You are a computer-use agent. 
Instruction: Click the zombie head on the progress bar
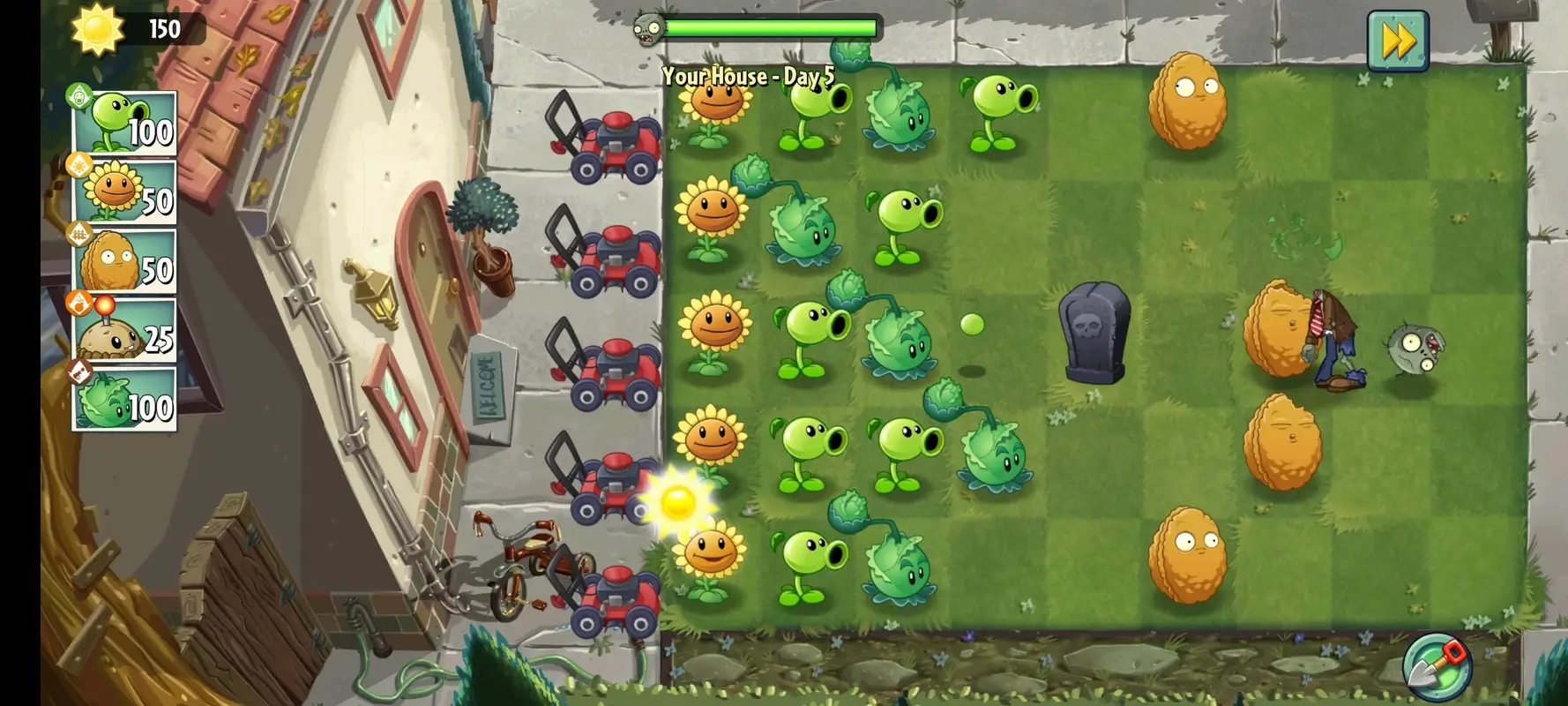click(x=646, y=26)
